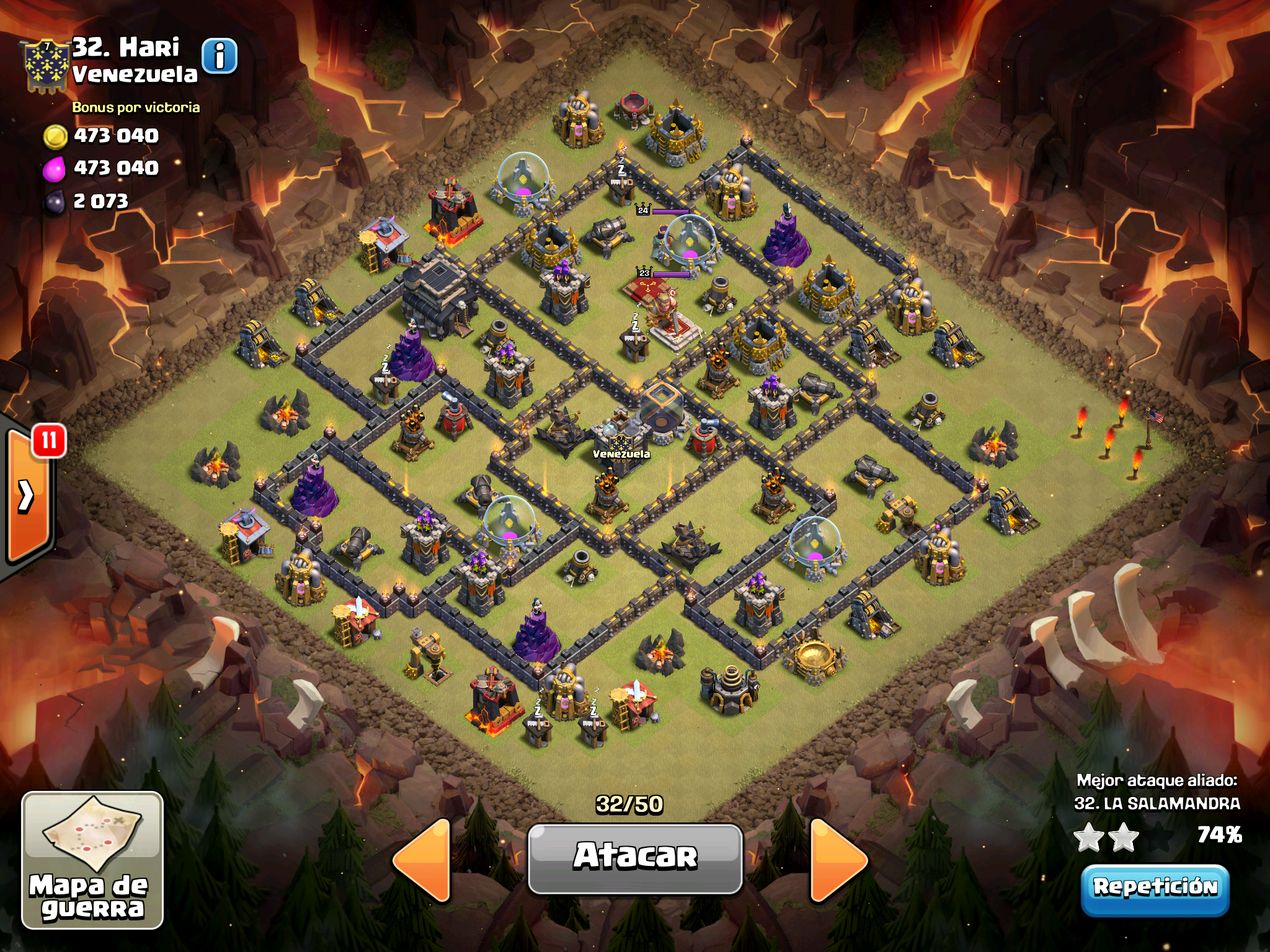Tap the Atacar button
The height and width of the screenshot is (952, 1270).
pos(635,858)
